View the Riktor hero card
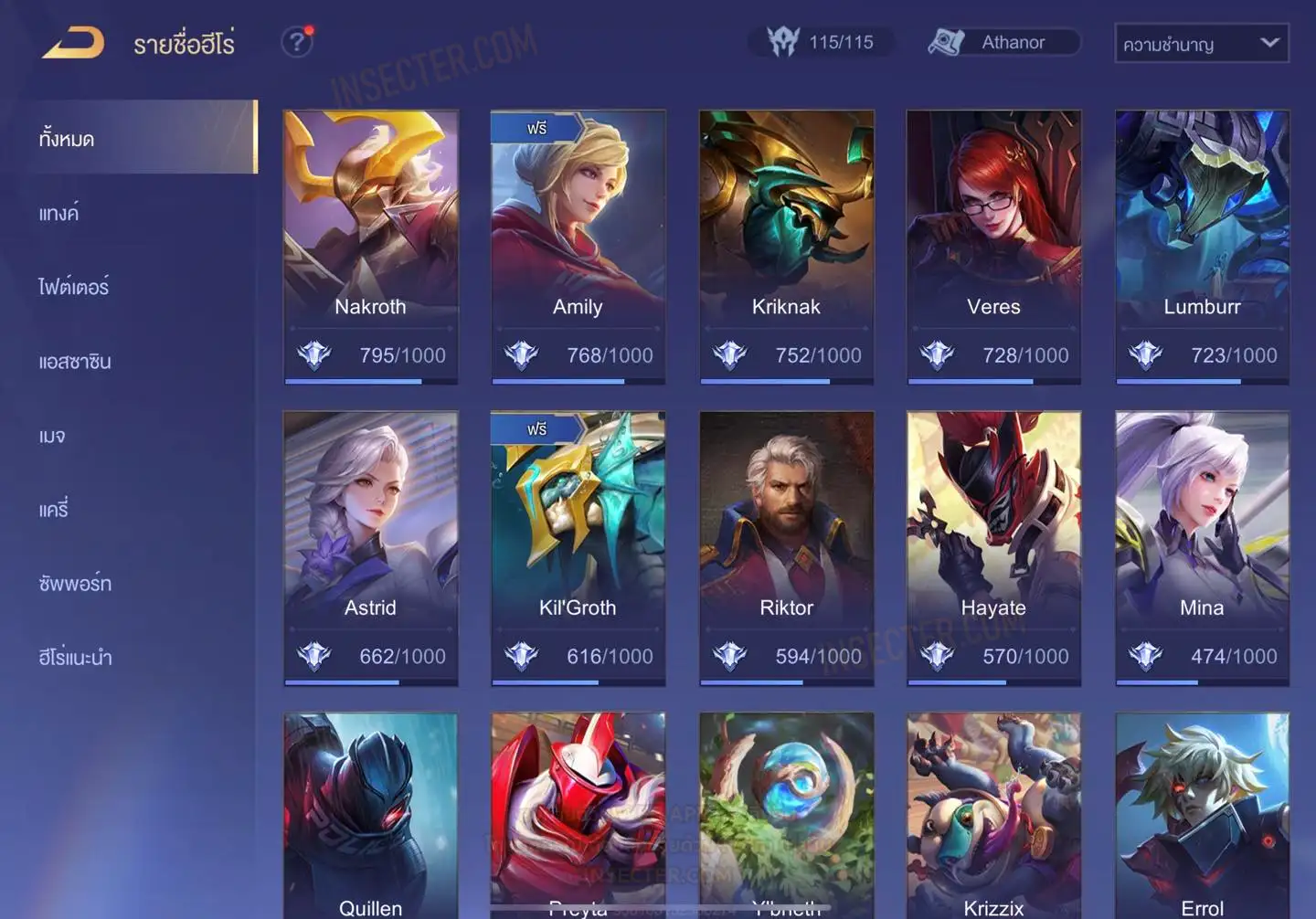Viewport: 1316px width, 919px height. [786, 548]
